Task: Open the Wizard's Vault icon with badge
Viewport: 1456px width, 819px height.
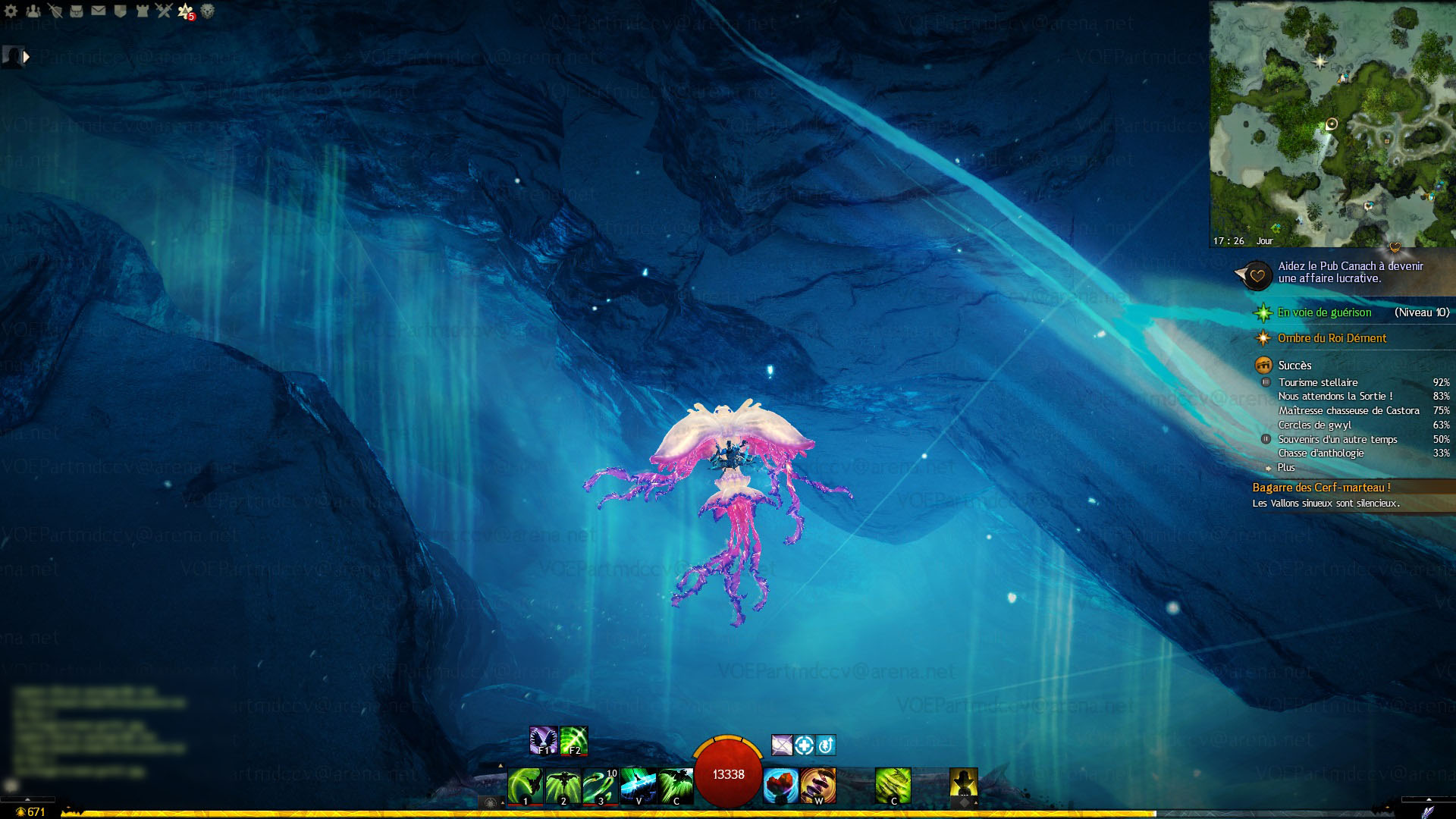Action: 186,11
